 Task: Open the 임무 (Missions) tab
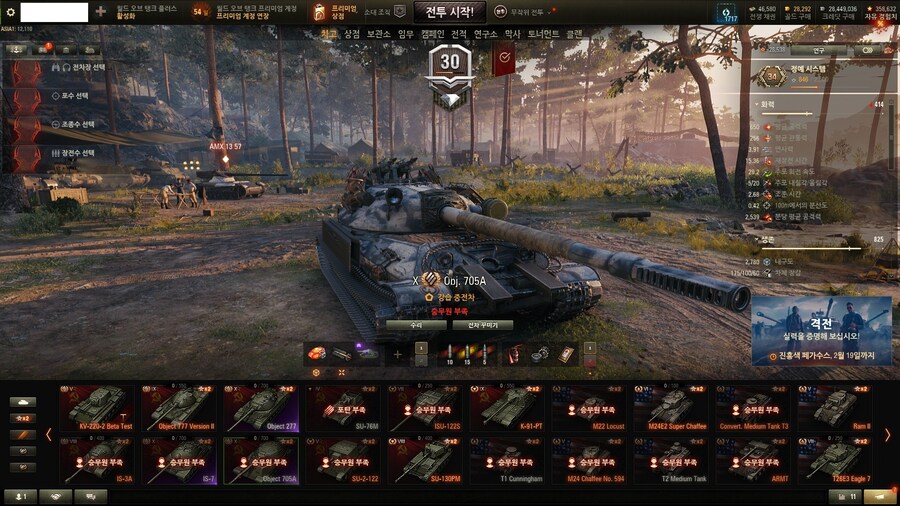(405, 34)
